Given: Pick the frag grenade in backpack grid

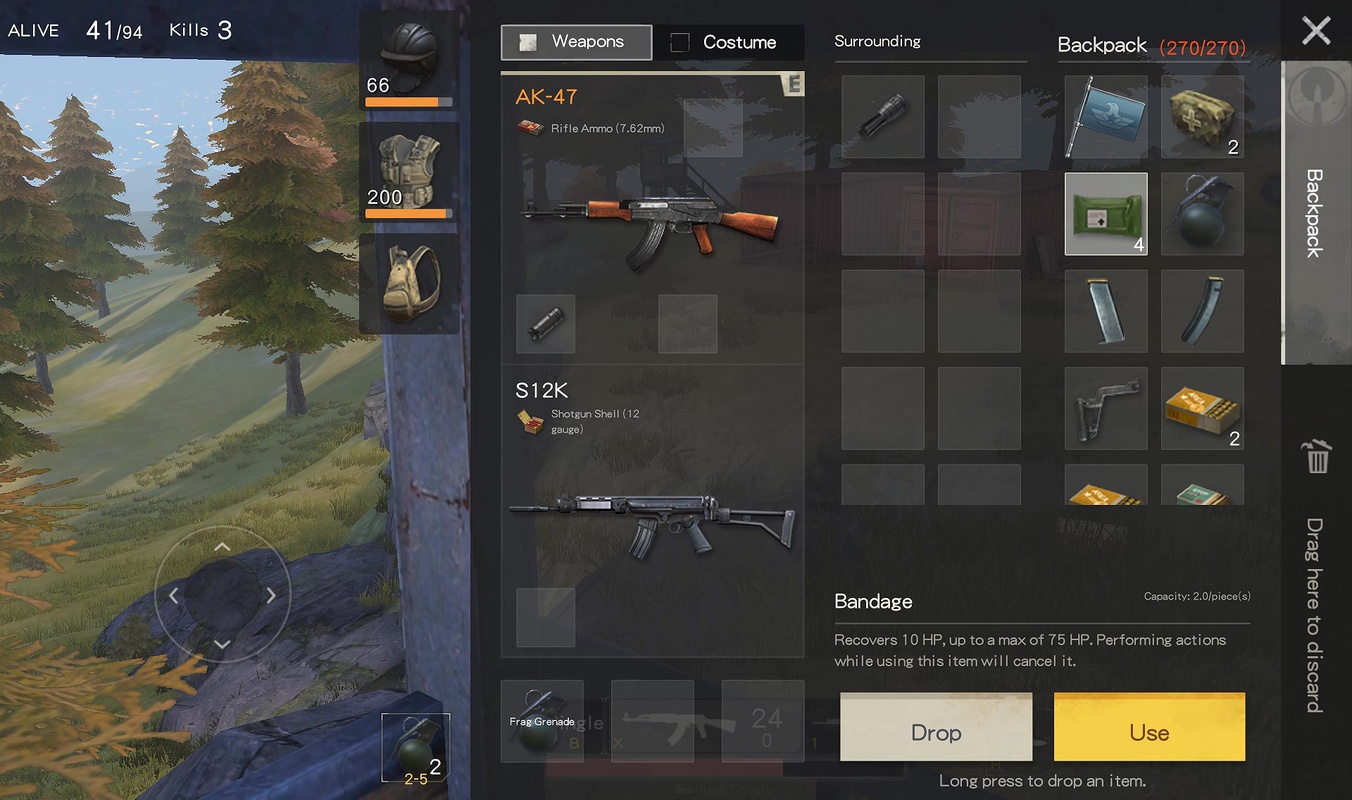Looking at the screenshot, I should (x=1202, y=213).
